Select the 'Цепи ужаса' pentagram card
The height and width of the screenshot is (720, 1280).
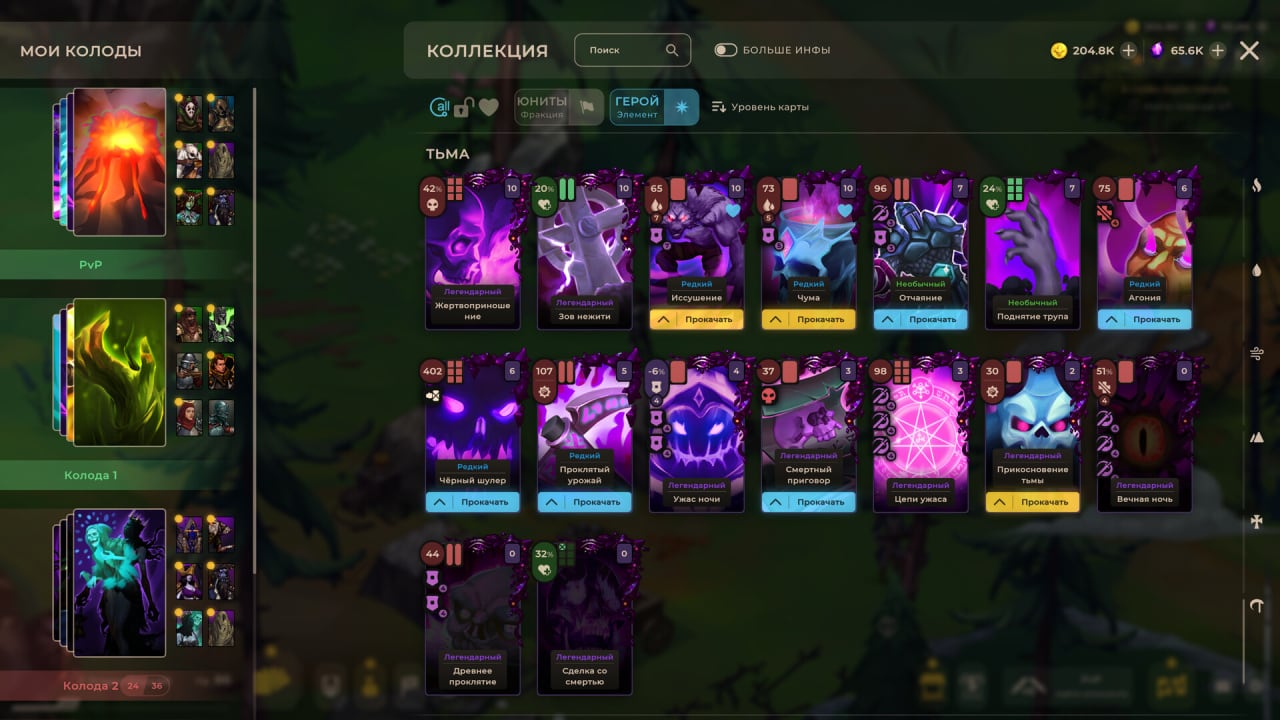click(921, 432)
